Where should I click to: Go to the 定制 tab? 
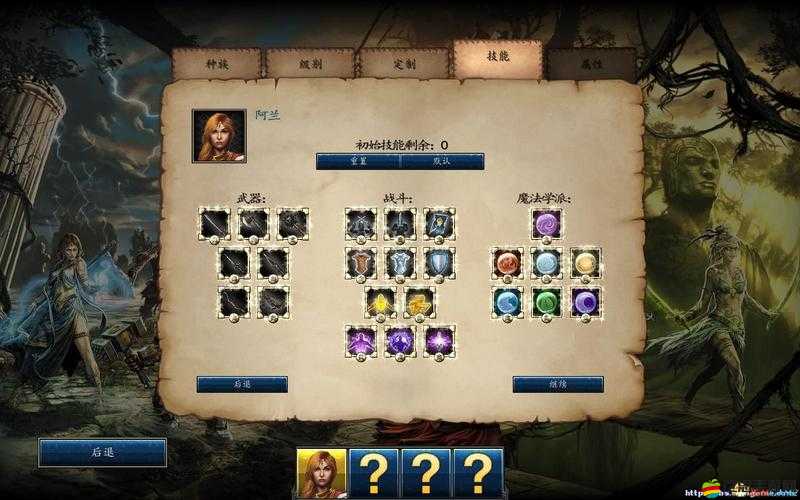coord(403,62)
